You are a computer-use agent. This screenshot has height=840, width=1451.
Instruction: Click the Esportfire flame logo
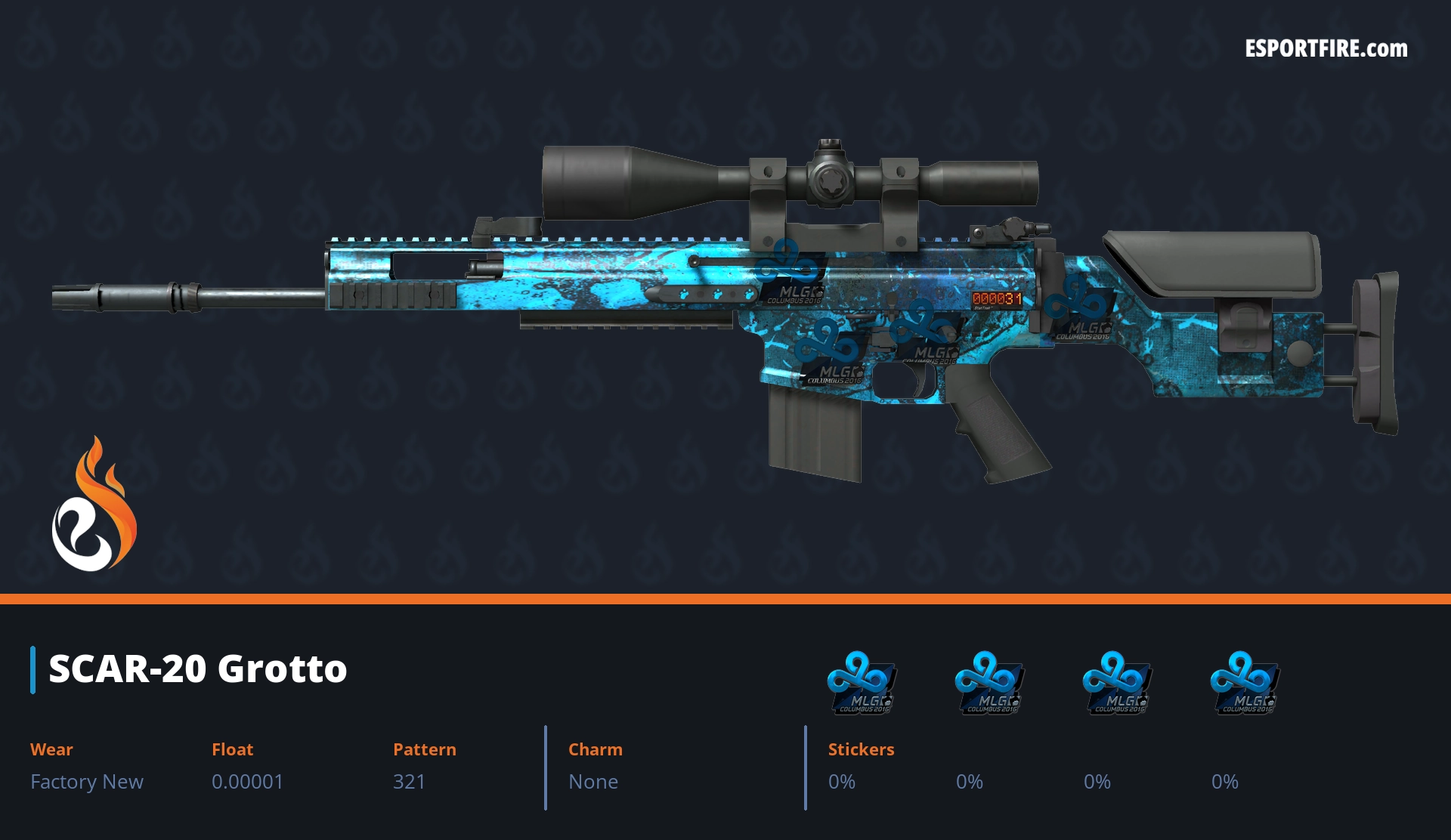tap(94, 505)
